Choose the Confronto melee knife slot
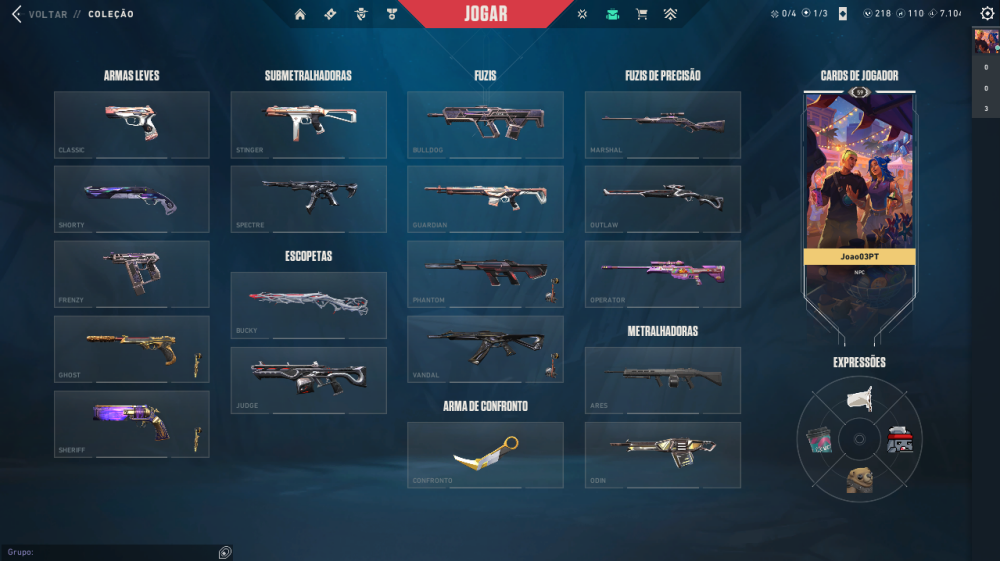Viewport: 1000px width, 561px height. click(x=485, y=455)
